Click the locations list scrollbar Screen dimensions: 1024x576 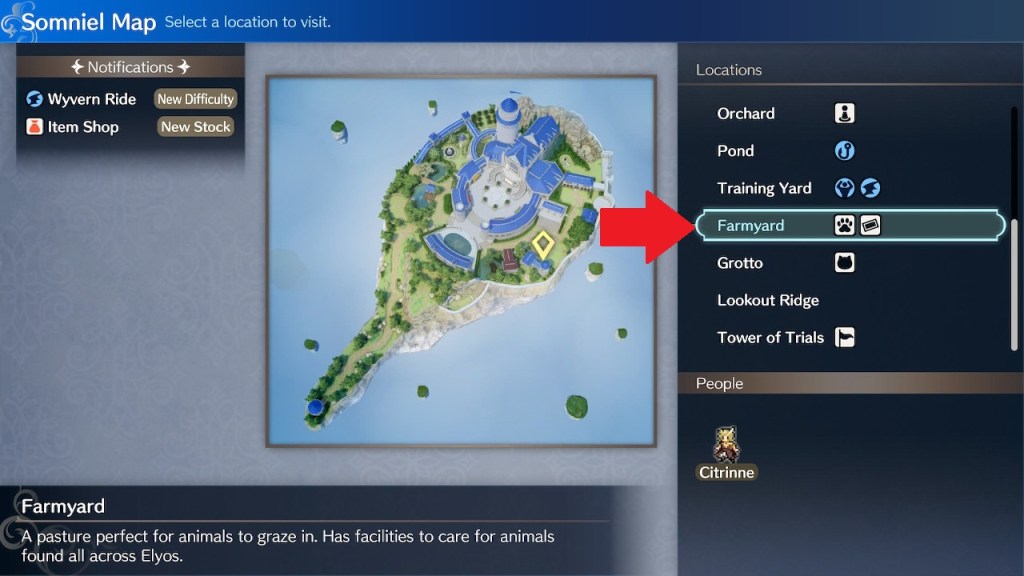1015,284
